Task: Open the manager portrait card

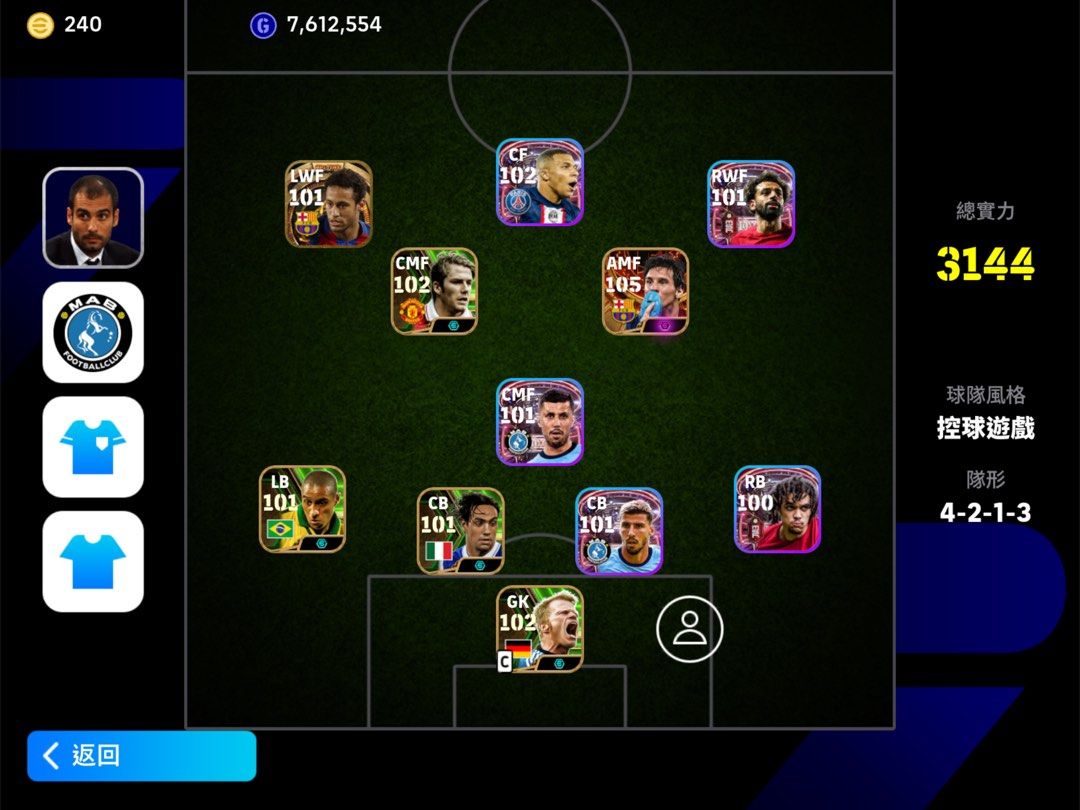Action: pyautogui.click(x=93, y=218)
